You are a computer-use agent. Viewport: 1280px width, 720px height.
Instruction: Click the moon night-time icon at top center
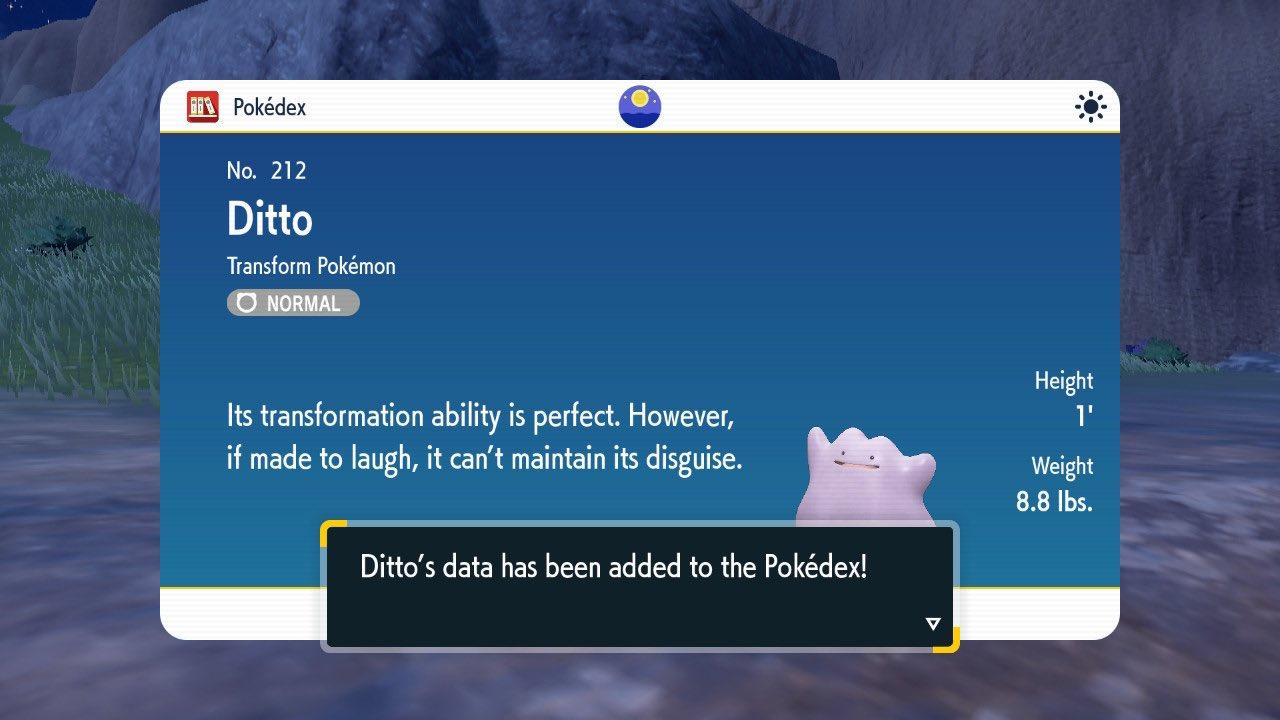639,107
